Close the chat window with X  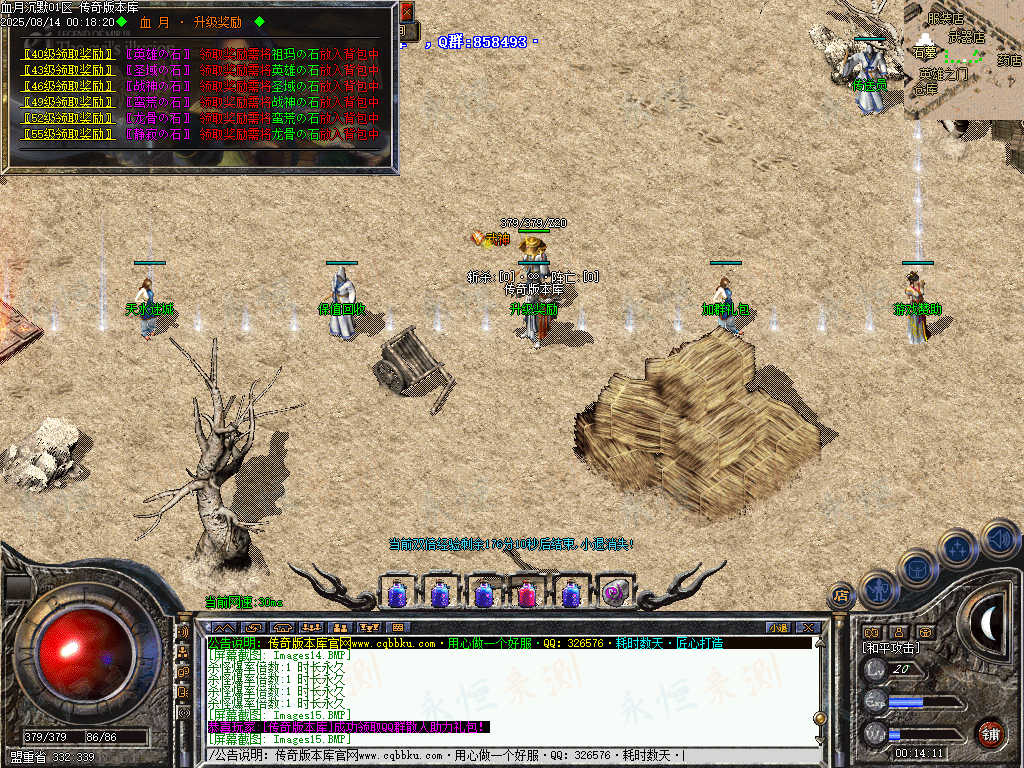tap(808, 628)
